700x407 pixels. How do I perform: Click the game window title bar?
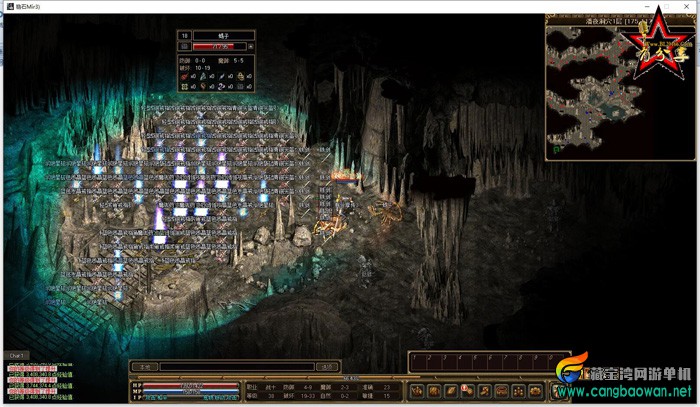tap(350, 6)
